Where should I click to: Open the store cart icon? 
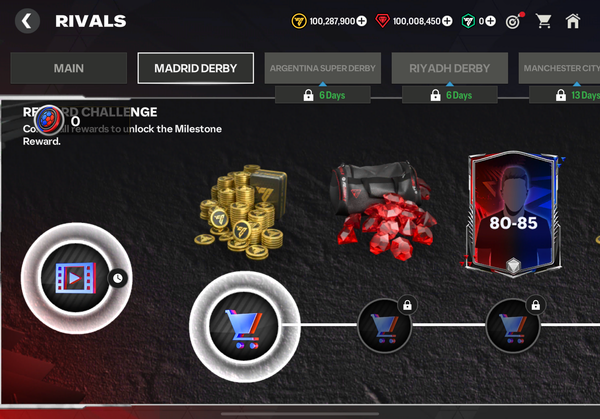pos(544,20)
